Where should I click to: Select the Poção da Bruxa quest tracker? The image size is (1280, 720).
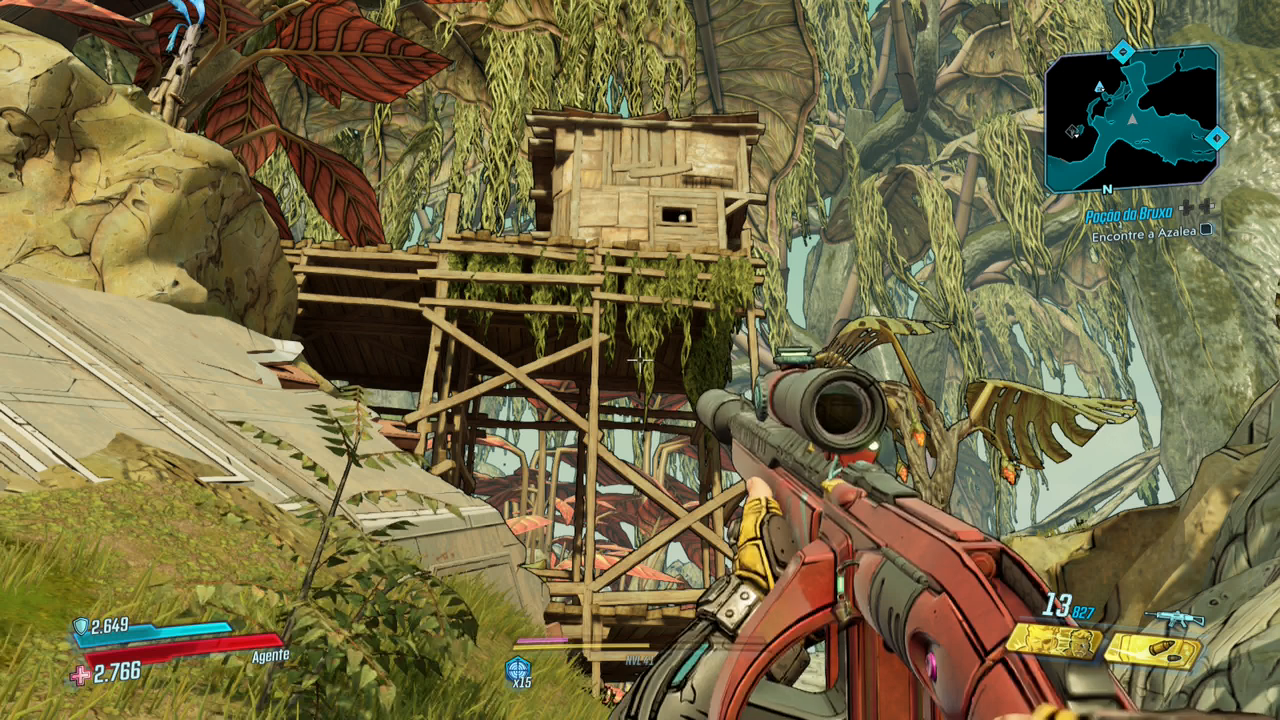[1130, 215]
